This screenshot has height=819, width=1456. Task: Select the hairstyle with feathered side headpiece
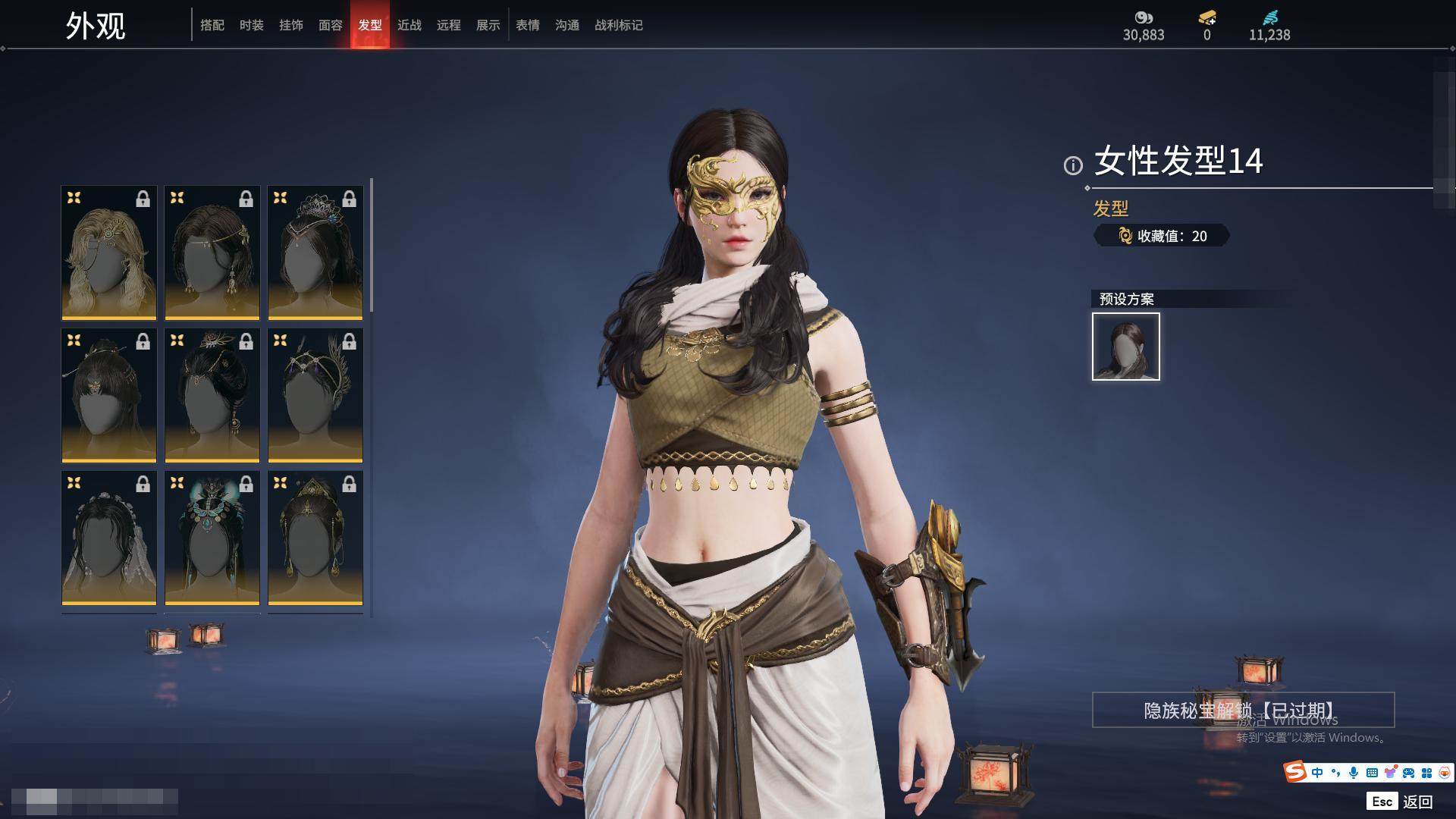[315, 395]
